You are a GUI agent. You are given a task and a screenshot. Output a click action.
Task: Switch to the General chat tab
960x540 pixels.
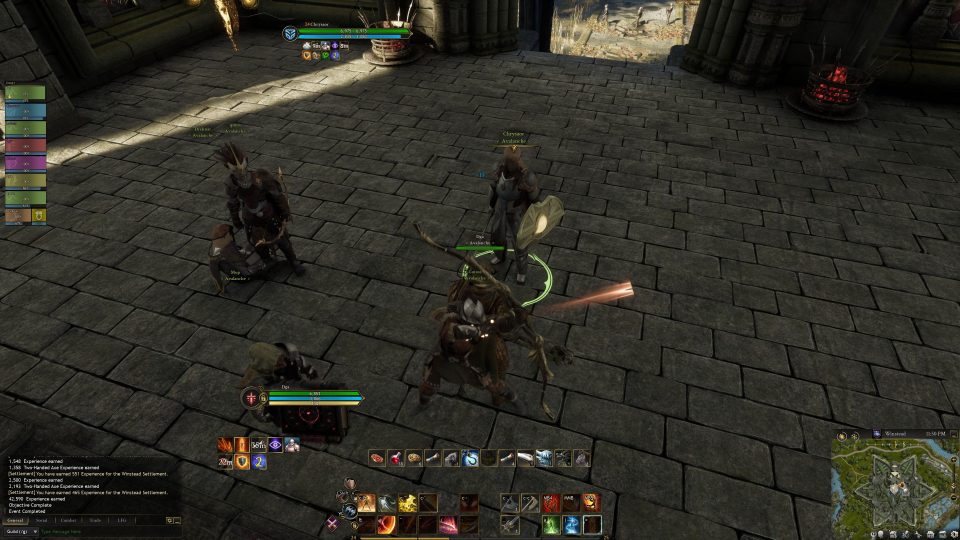tap(16, 520)
